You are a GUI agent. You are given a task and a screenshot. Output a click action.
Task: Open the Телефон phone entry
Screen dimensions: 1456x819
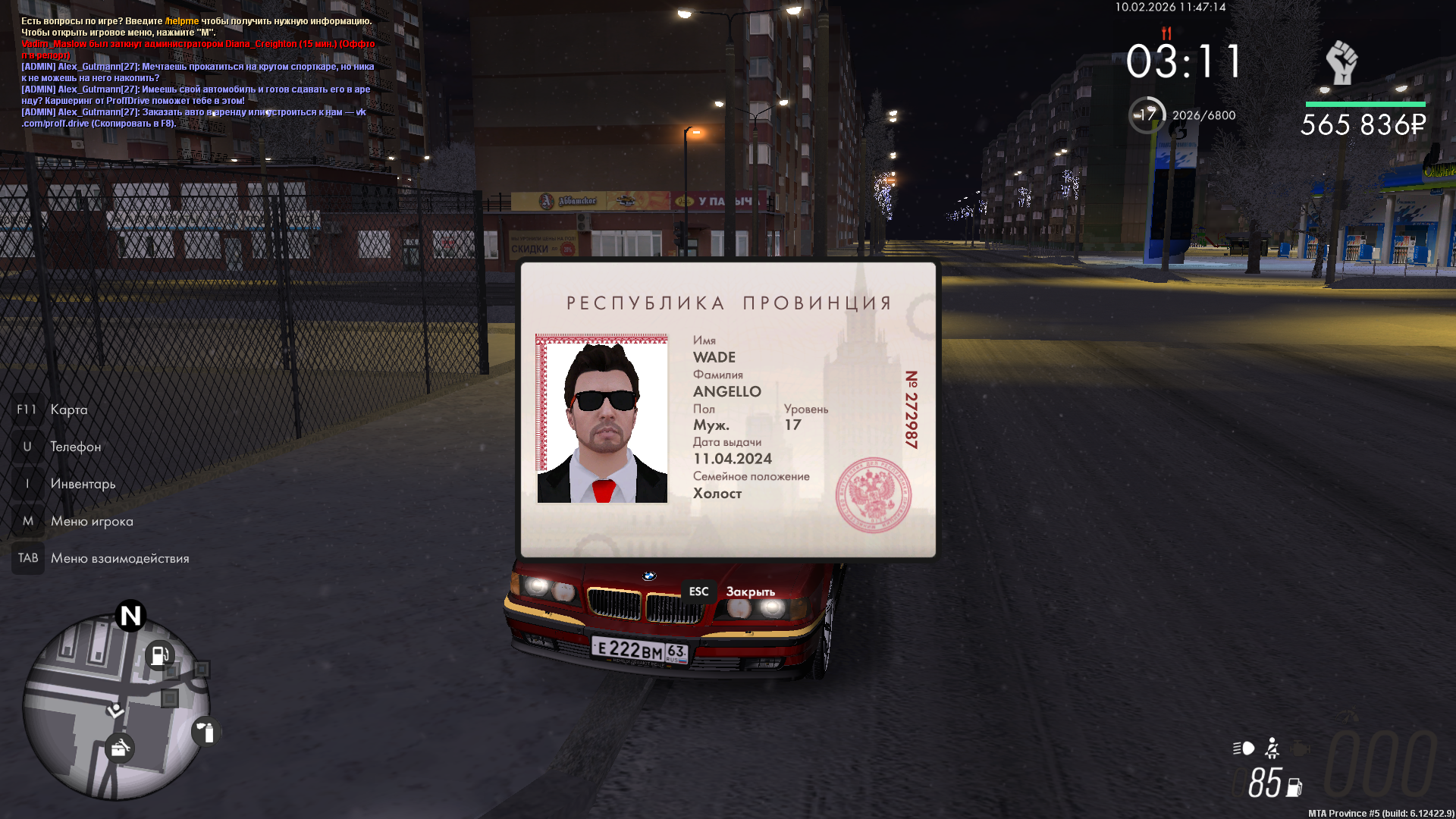75,447
